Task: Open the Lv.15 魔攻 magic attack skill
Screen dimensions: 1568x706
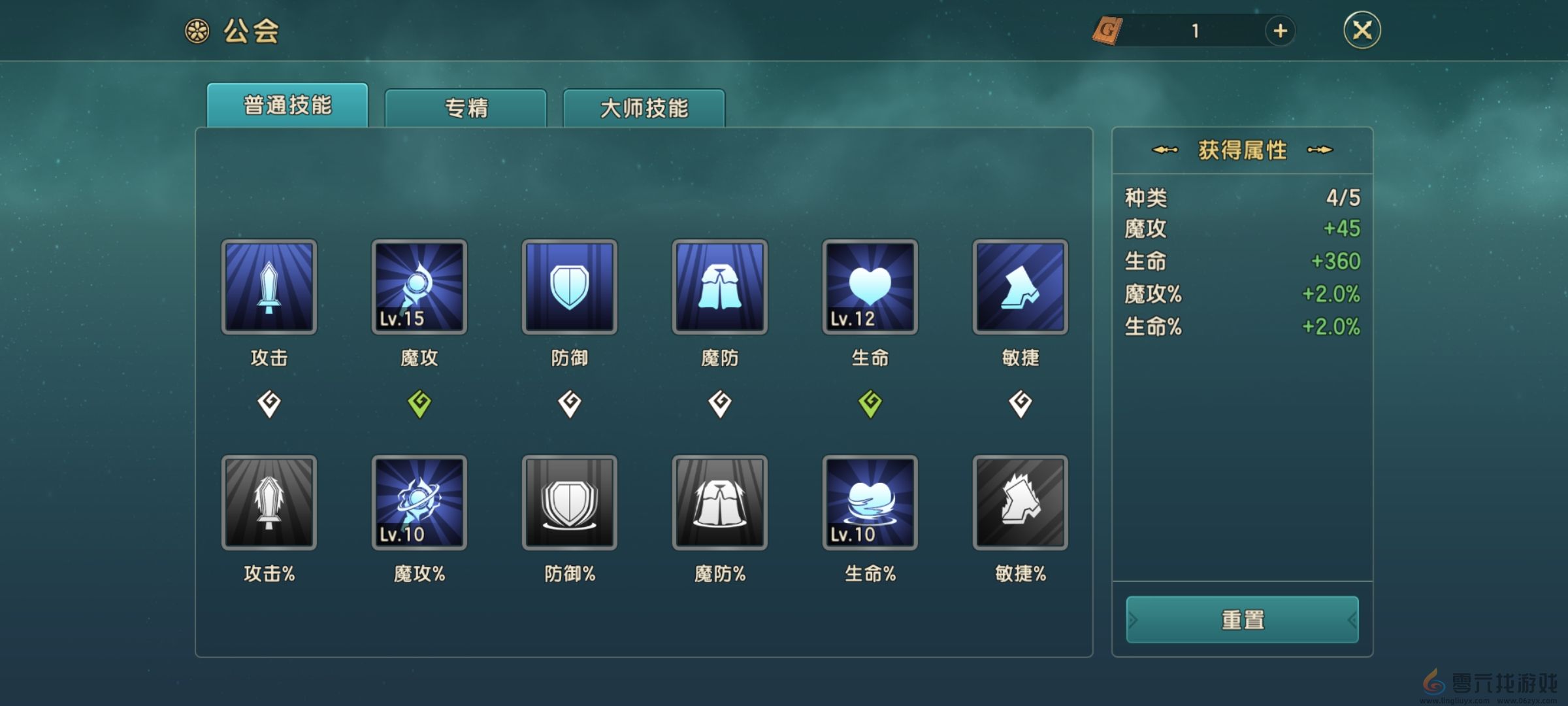Action: [419, 286]
